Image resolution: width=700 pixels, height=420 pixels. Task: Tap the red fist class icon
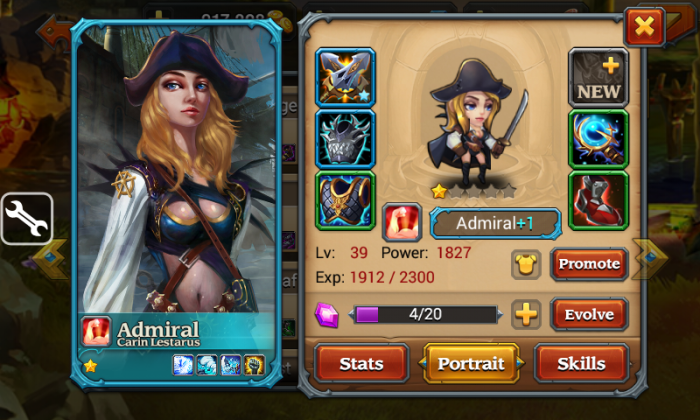pyautogui.click(x=402, y=222)
